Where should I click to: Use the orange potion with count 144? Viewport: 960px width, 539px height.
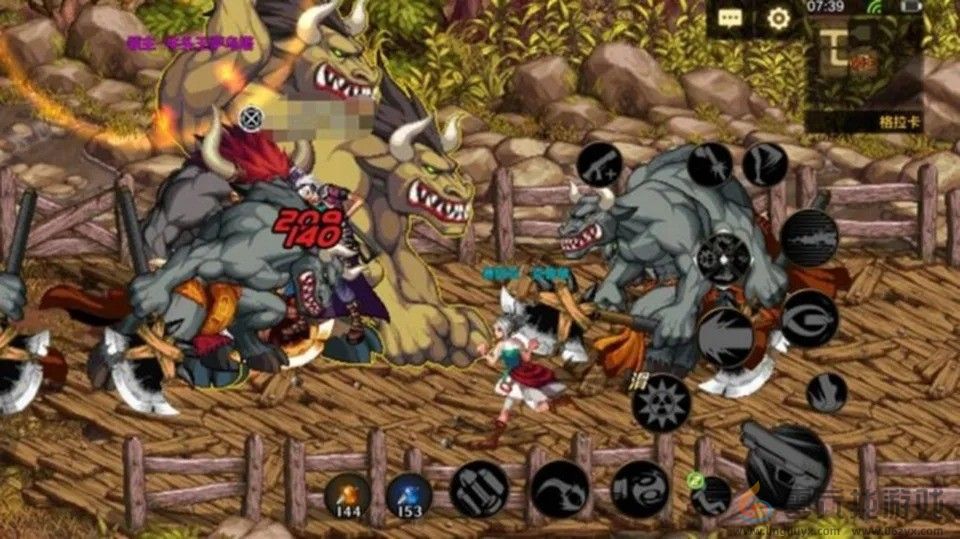[x=347, y=495]
